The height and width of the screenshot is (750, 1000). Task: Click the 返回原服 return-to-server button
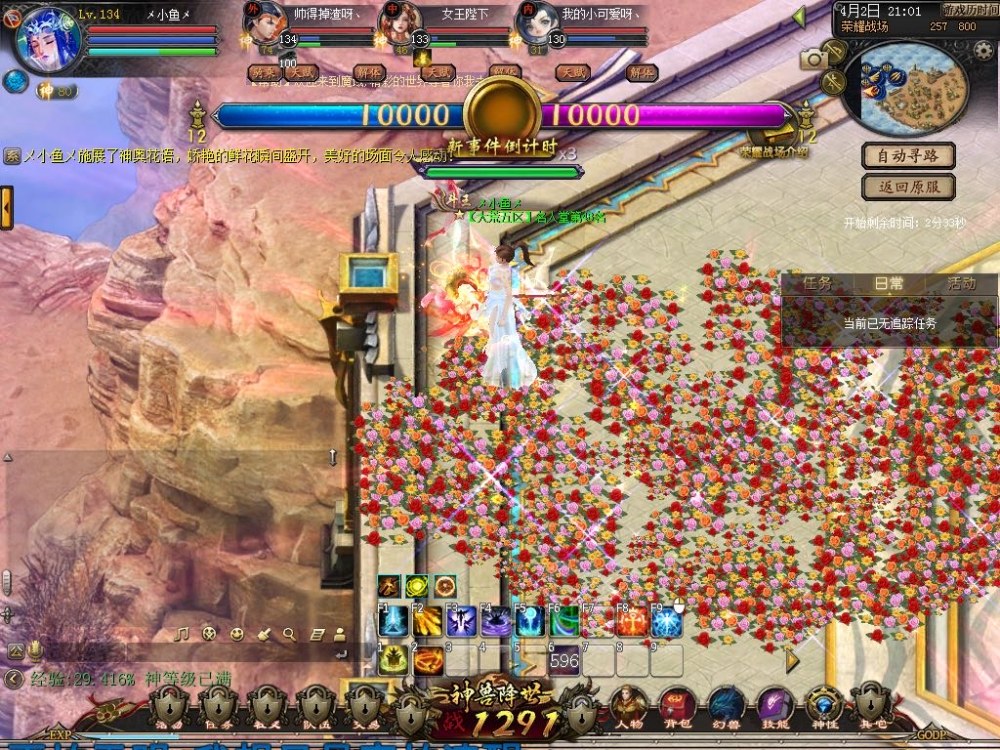click(x=908, y=187)
